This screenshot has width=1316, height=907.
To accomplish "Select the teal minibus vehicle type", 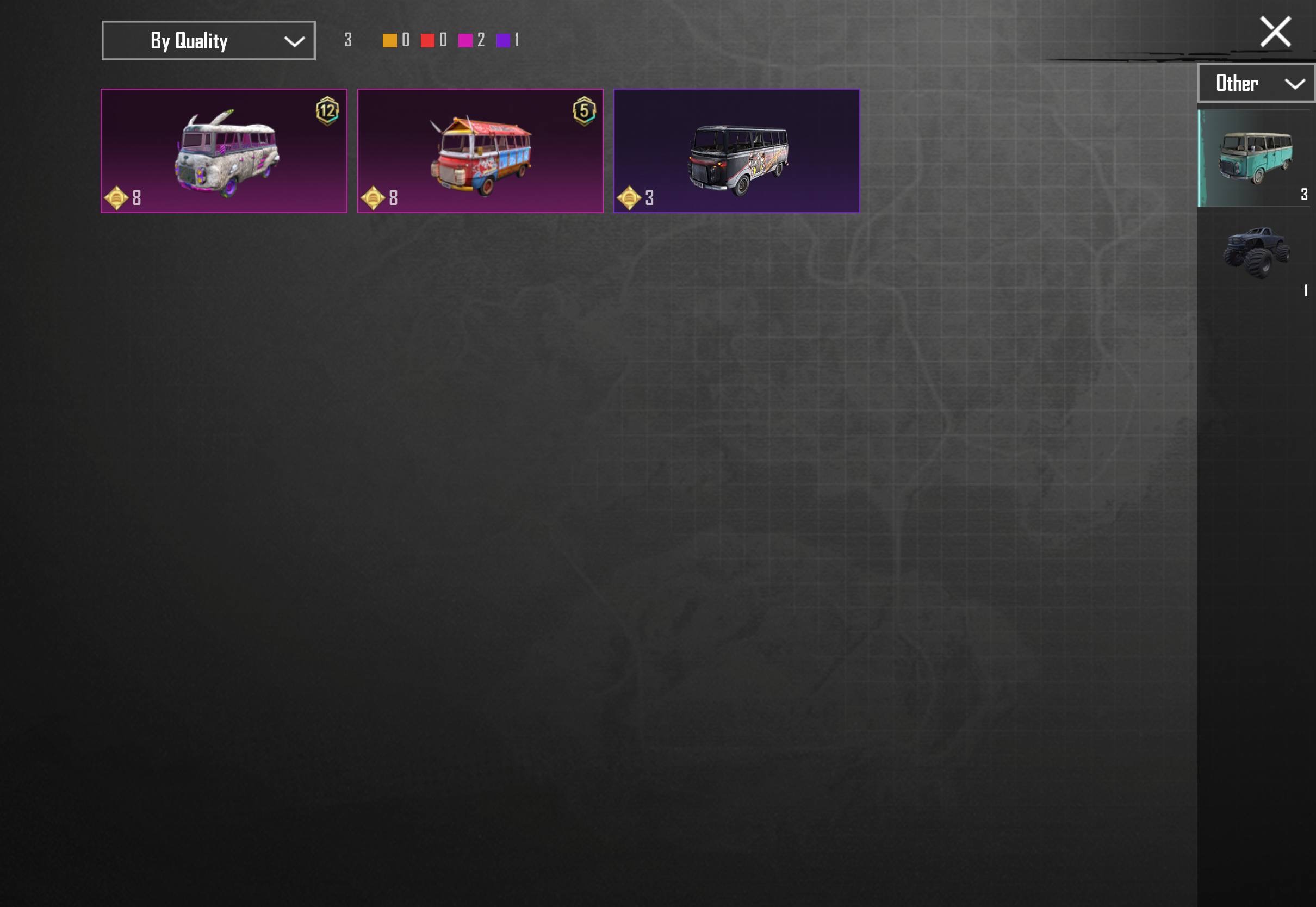I will pos(1255,158).
